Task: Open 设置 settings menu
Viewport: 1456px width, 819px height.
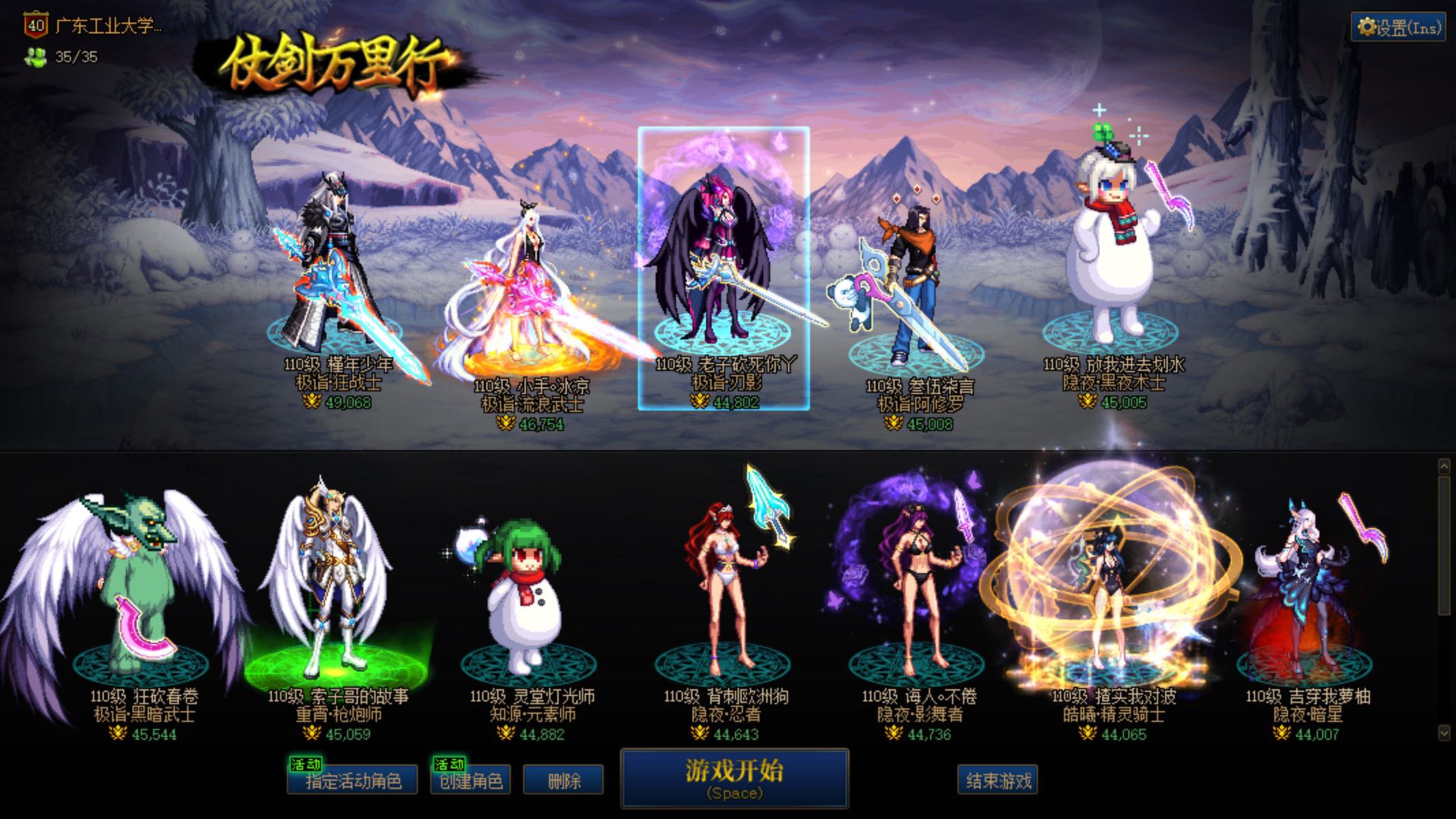Action: 1398,27
